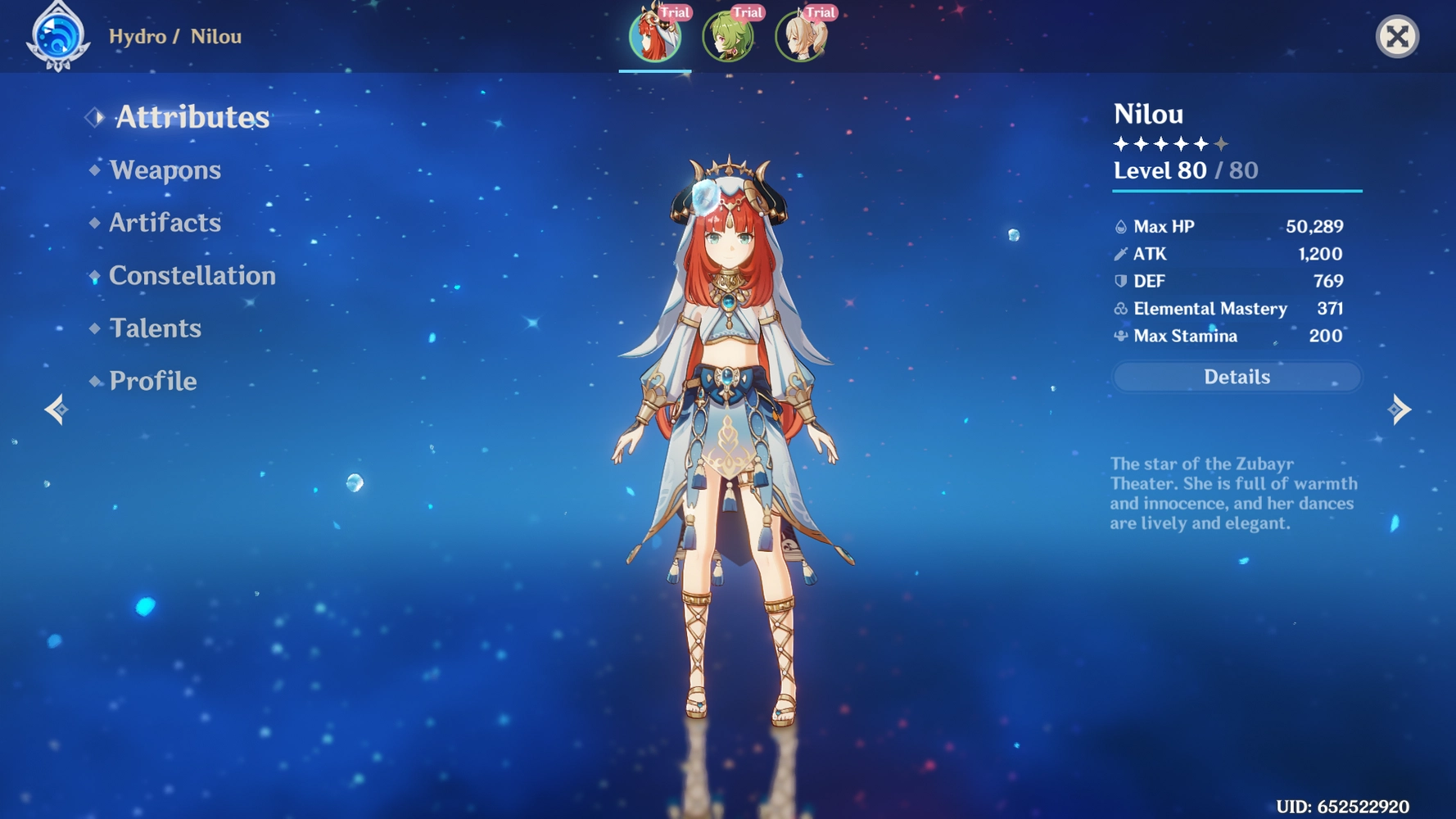Click the Elemental Mastery stat icon

1119,309
